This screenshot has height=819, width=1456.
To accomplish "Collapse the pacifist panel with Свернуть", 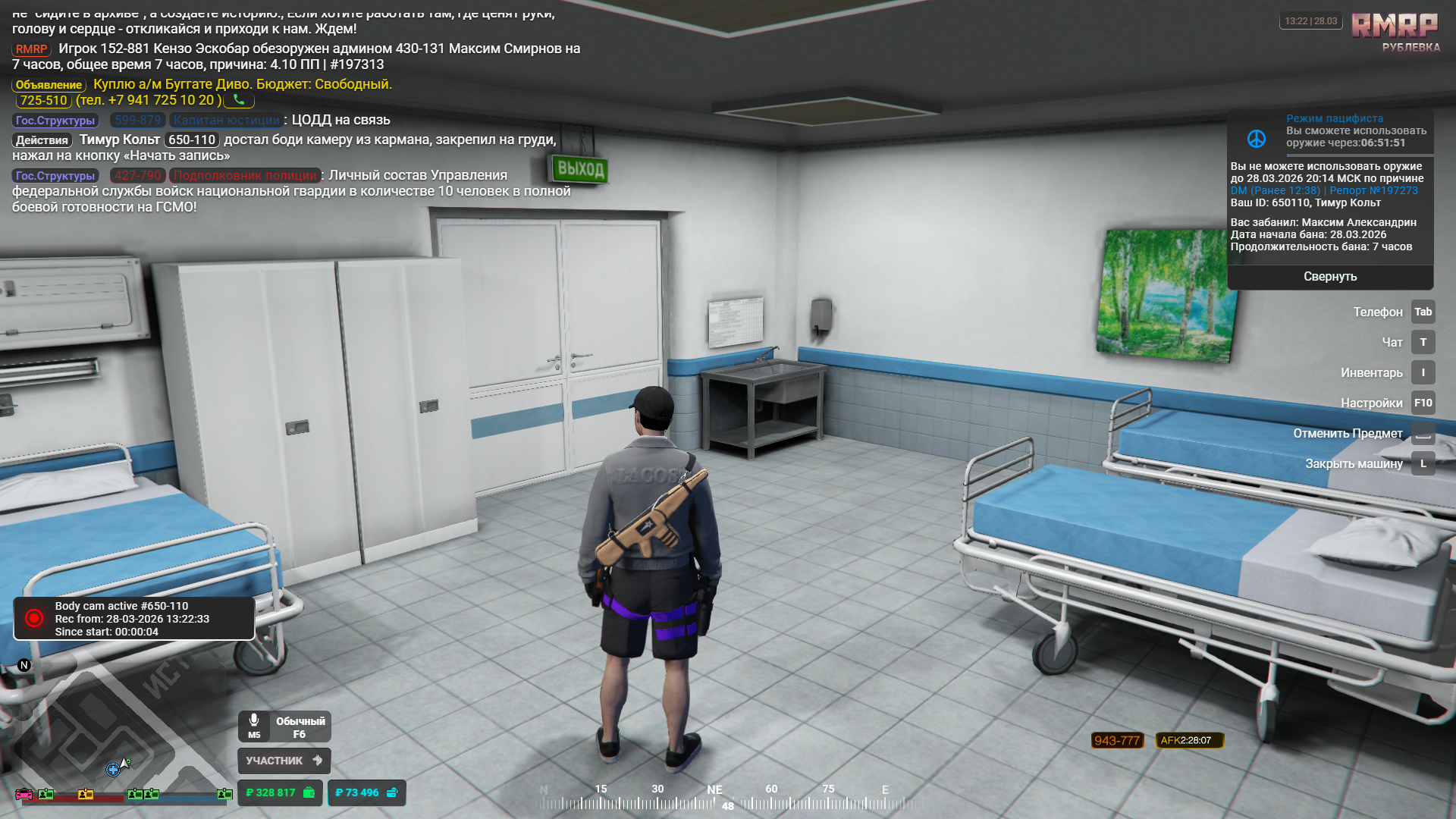I will (1330, 277).
